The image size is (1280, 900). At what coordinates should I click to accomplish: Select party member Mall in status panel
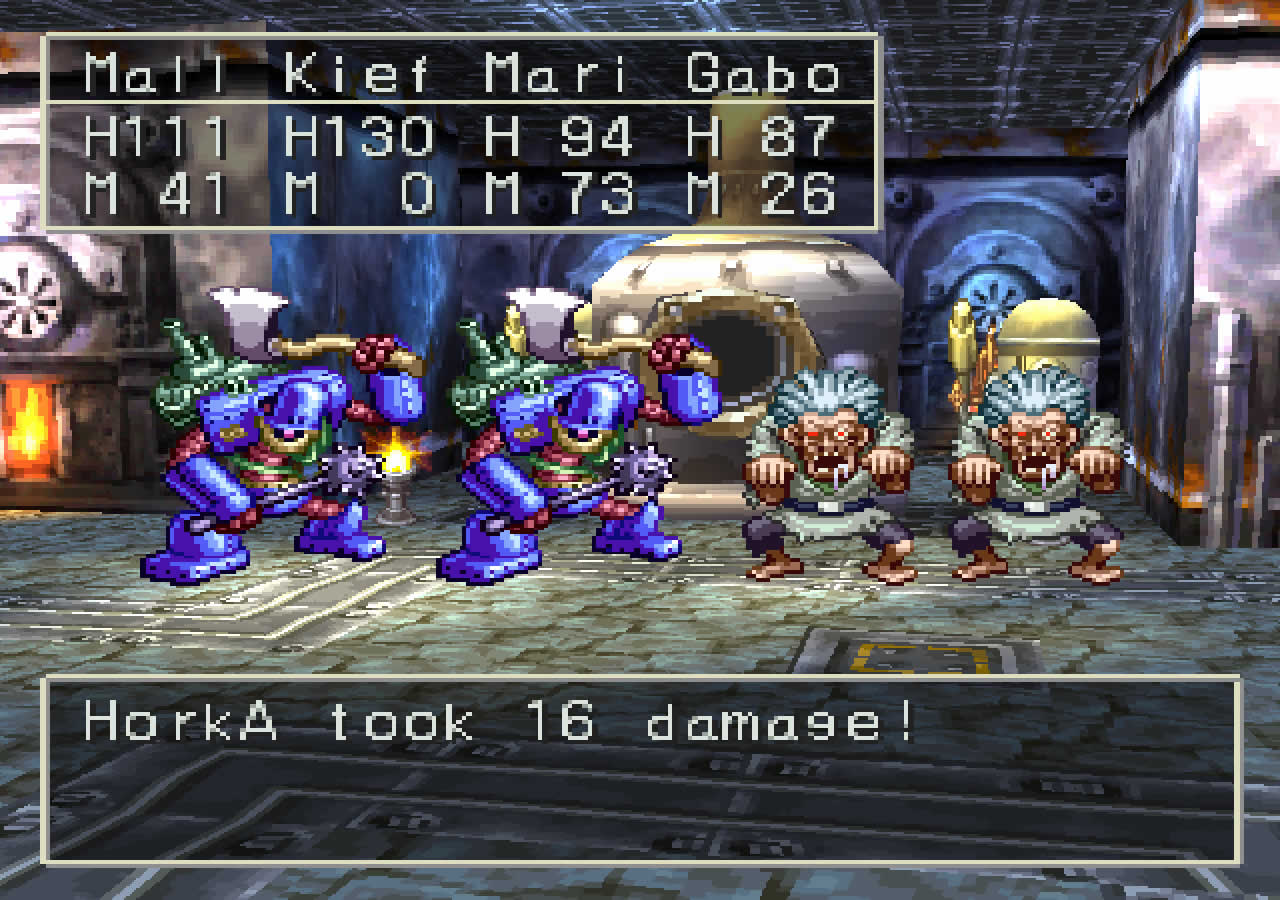click(x=155, y=74)
